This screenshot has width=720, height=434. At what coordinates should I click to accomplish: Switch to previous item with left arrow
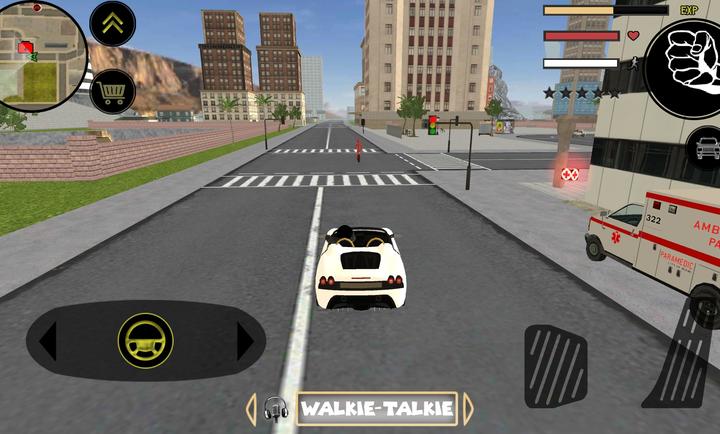point(251,408)
